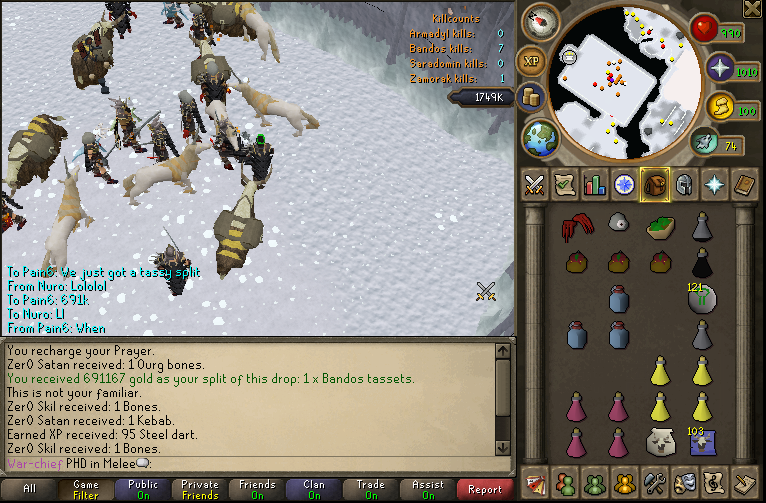Toggle run with the boot orb

click(705, 143)
